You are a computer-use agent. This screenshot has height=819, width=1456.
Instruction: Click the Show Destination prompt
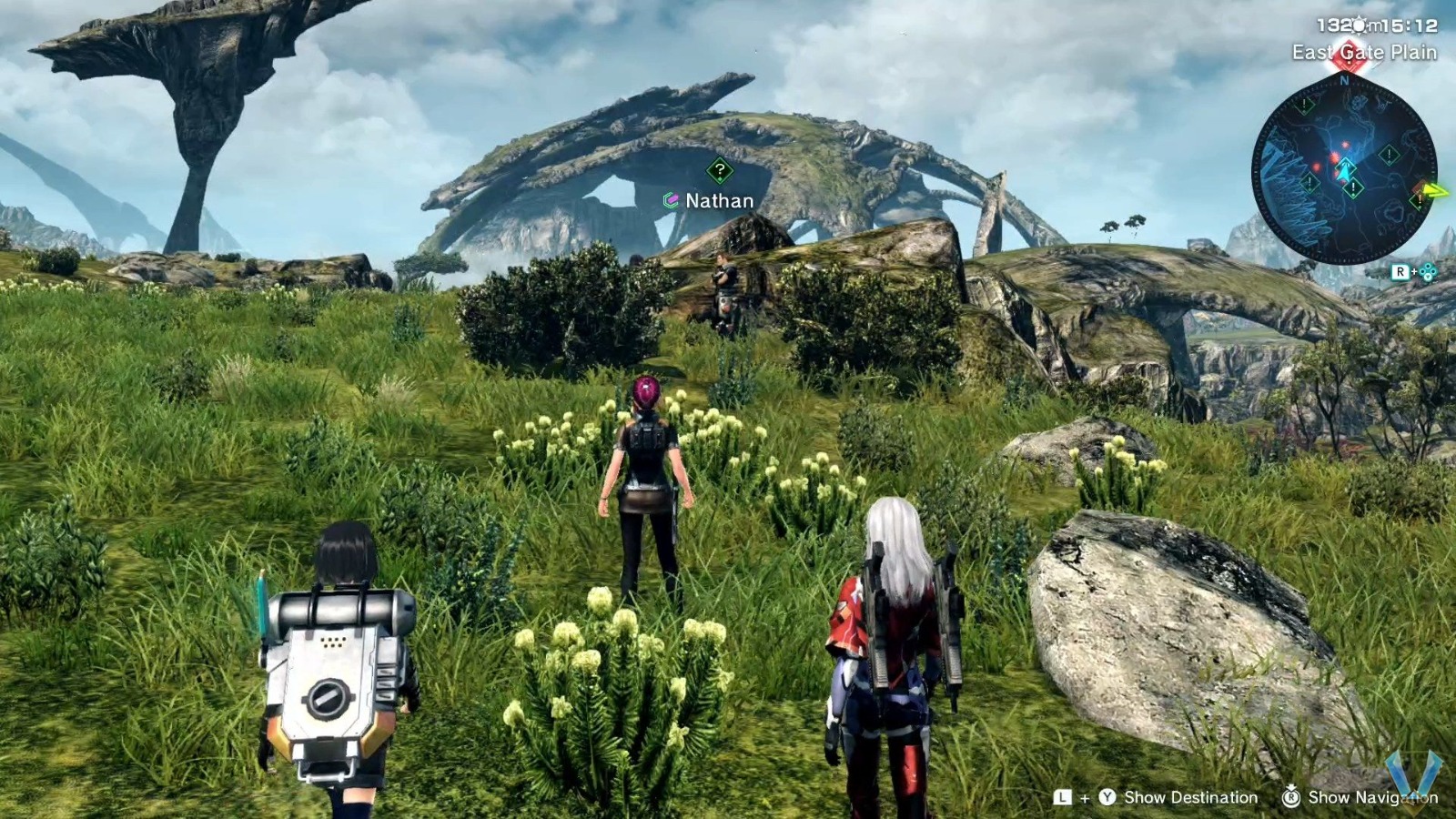[x=1189, y=797]
